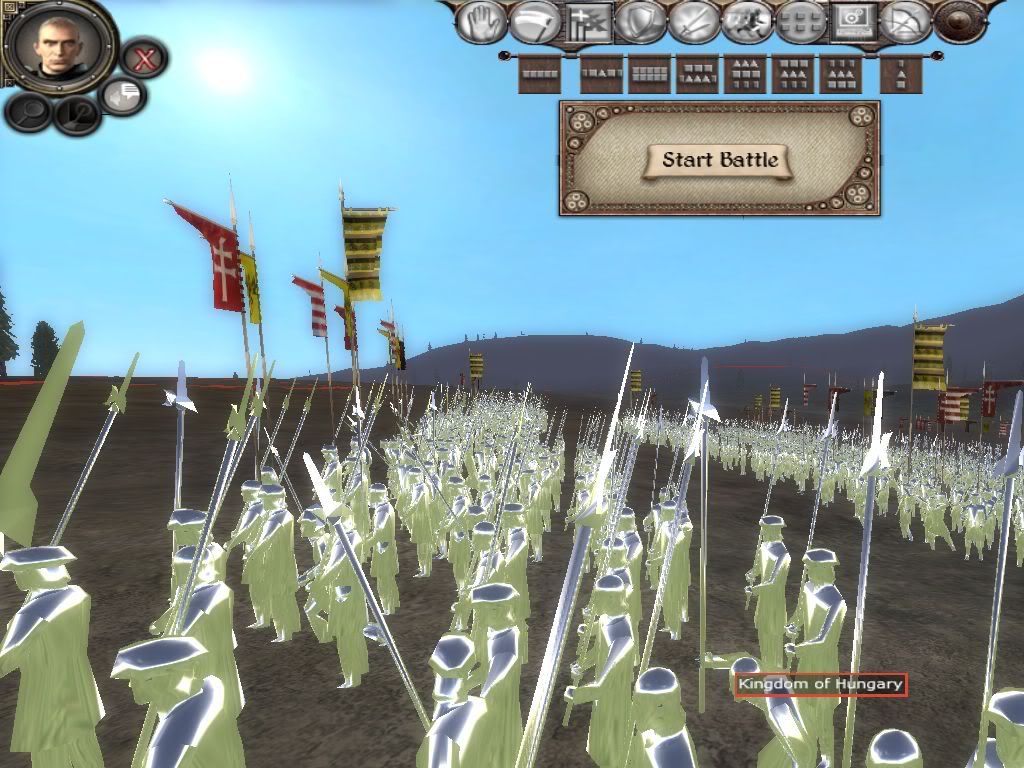Choose the single column formation banner

click(901, 74)
